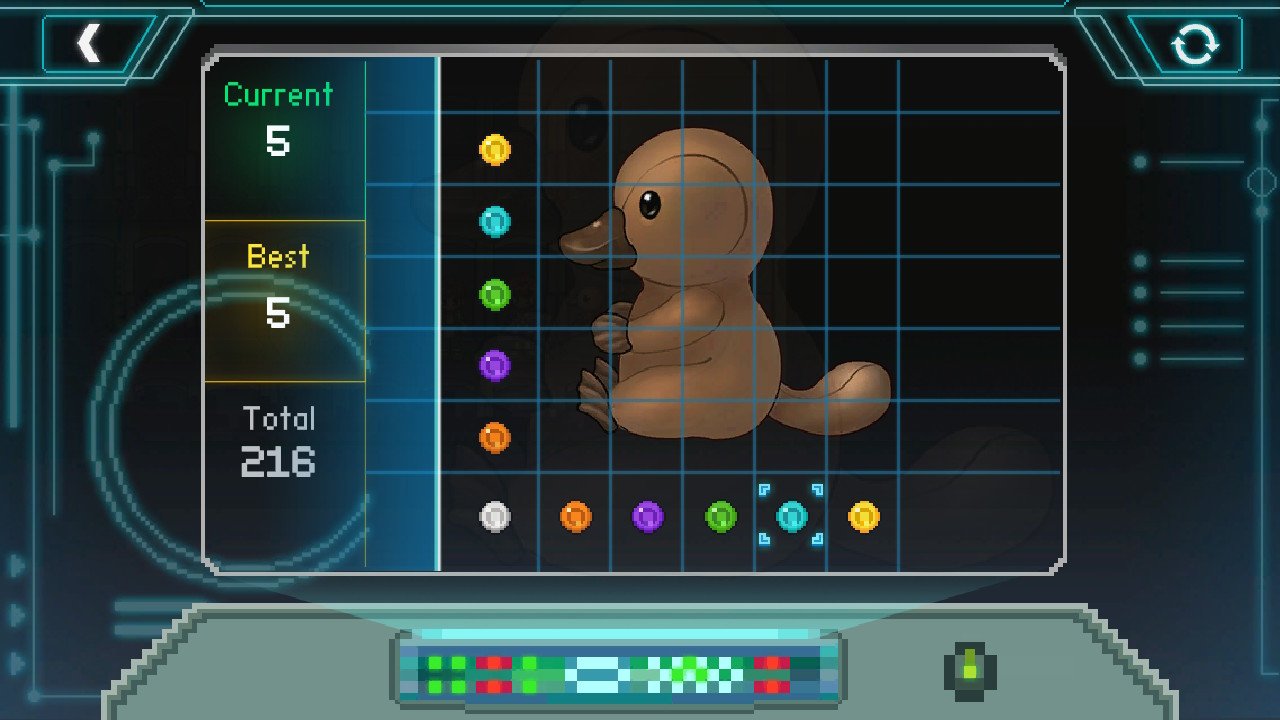Choose the purple gem in the left column
Viewport: 1280px width, 720px height.
495,366
